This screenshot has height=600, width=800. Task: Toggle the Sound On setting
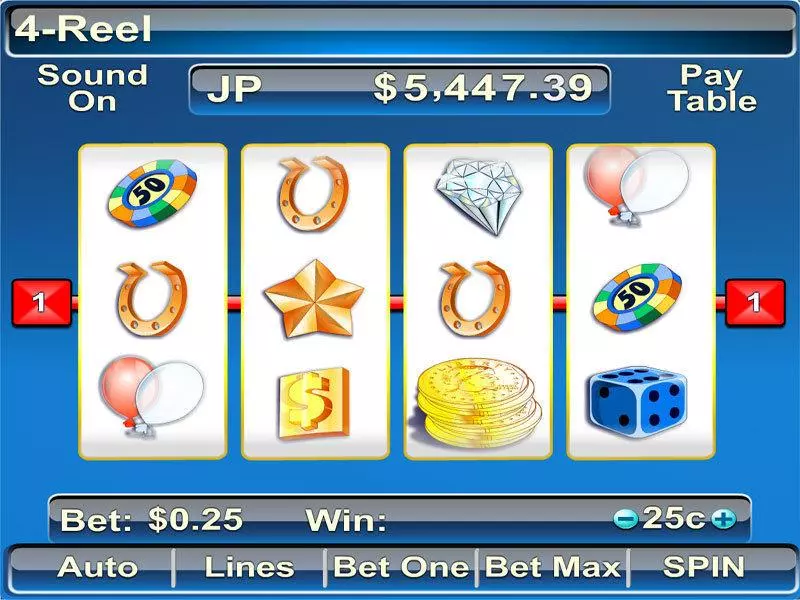[x=92, y=88]
